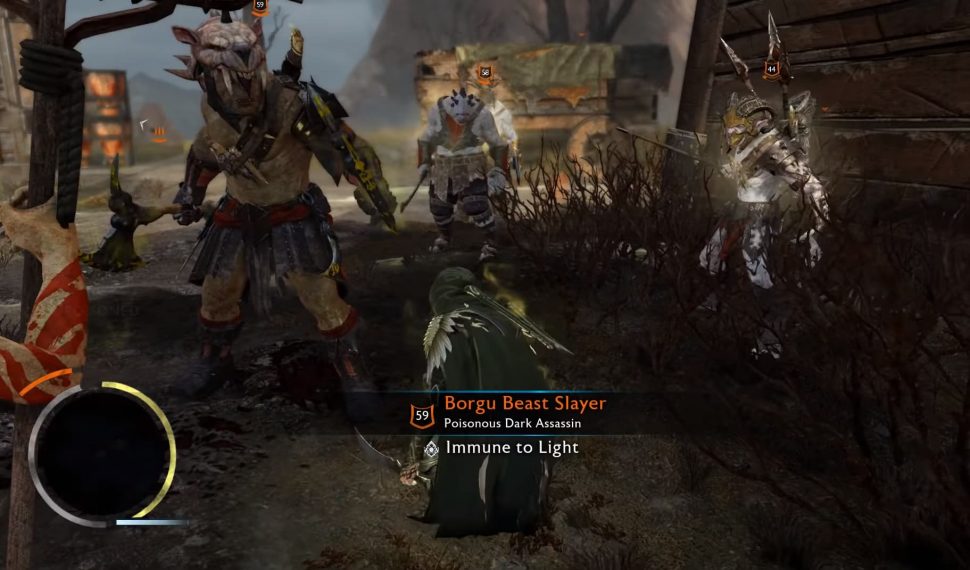This screenshot has height=570, width=970.
Task: Select the level 44 enemy marker
Action: click(x=771, y=69)
